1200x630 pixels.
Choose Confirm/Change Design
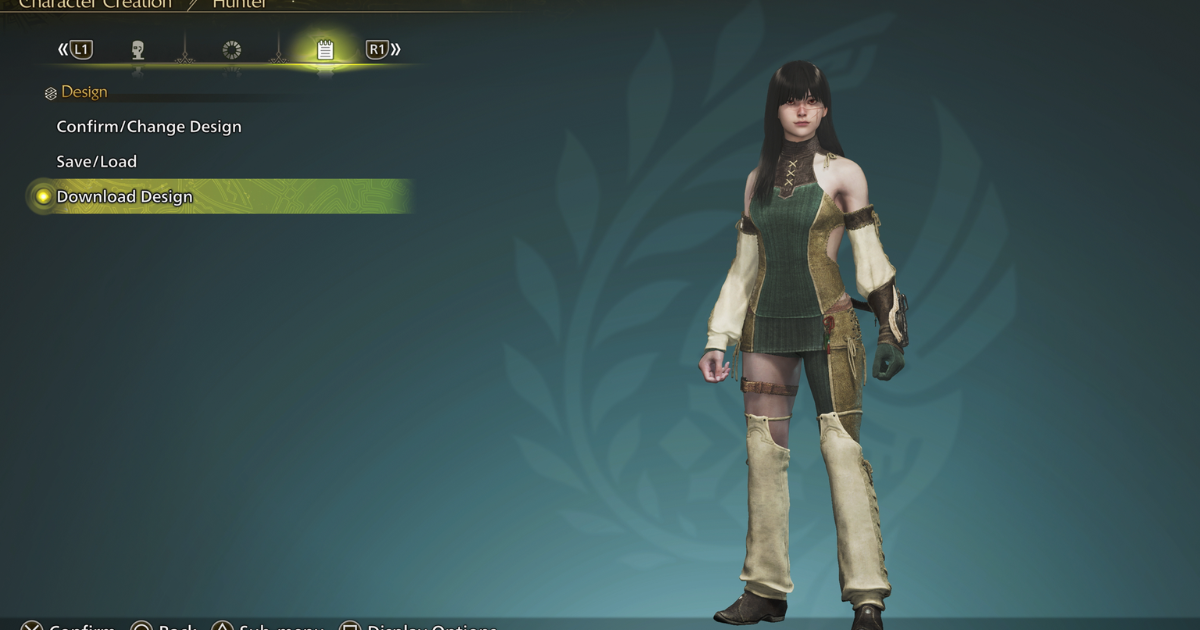(x=149, y=127)
